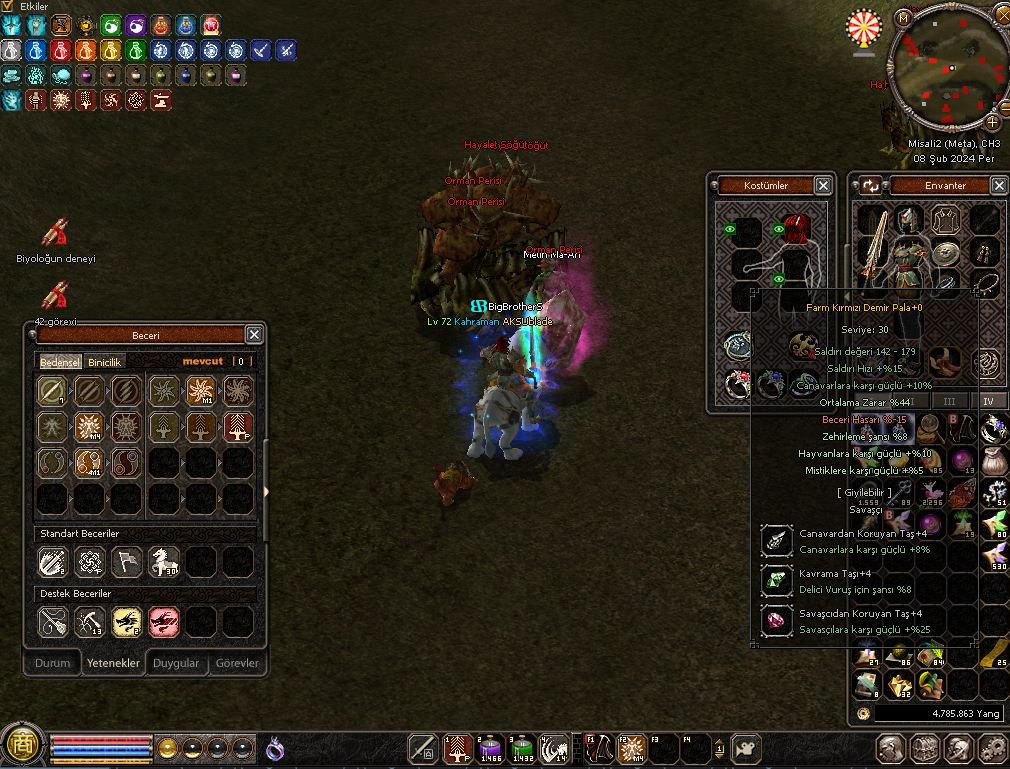
Task: Click the horse riding standard skill
Action: click(x=164, y=562)
